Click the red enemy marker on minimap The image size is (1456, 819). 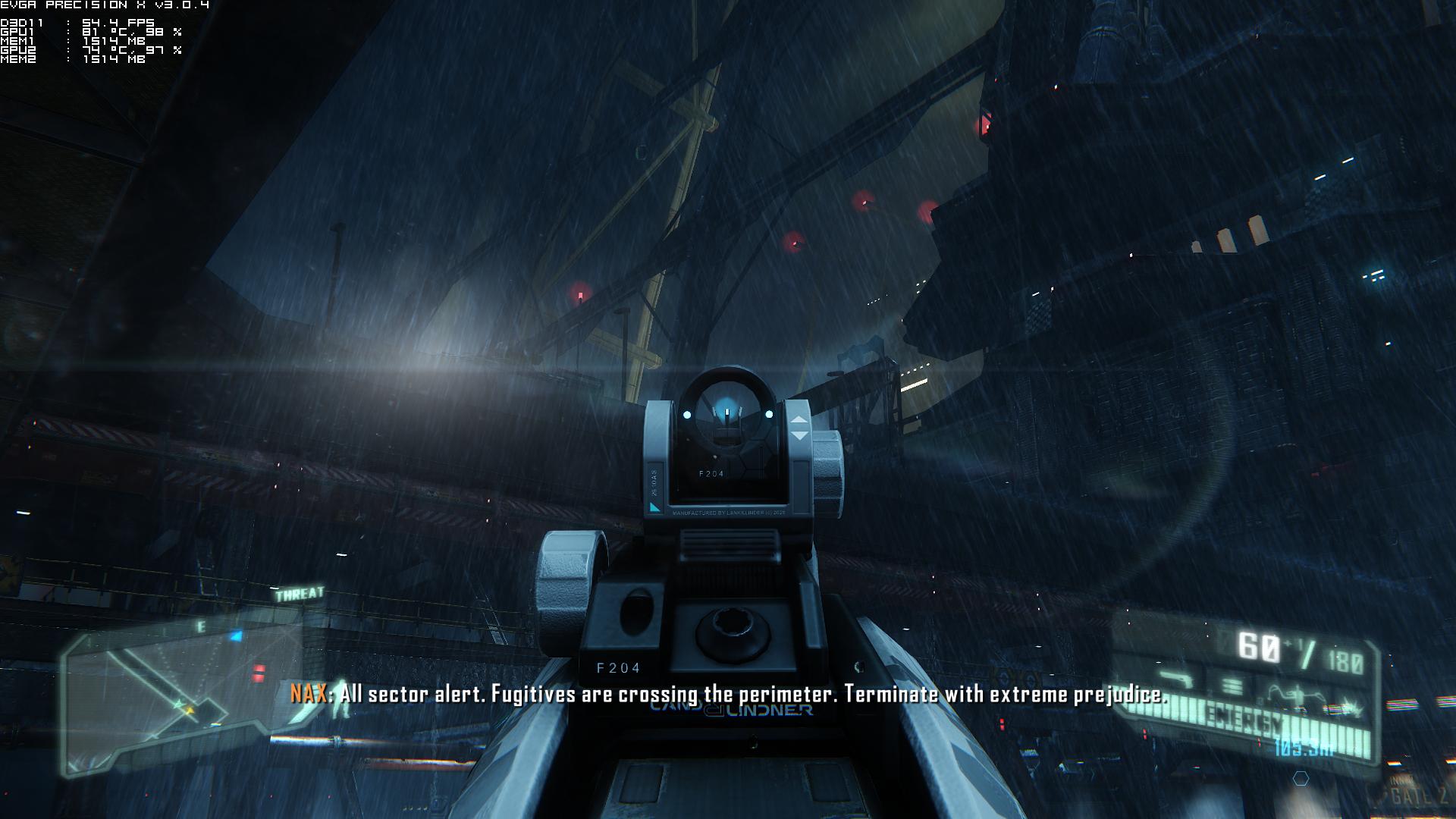pyautogui.click(x=259, y=672)
